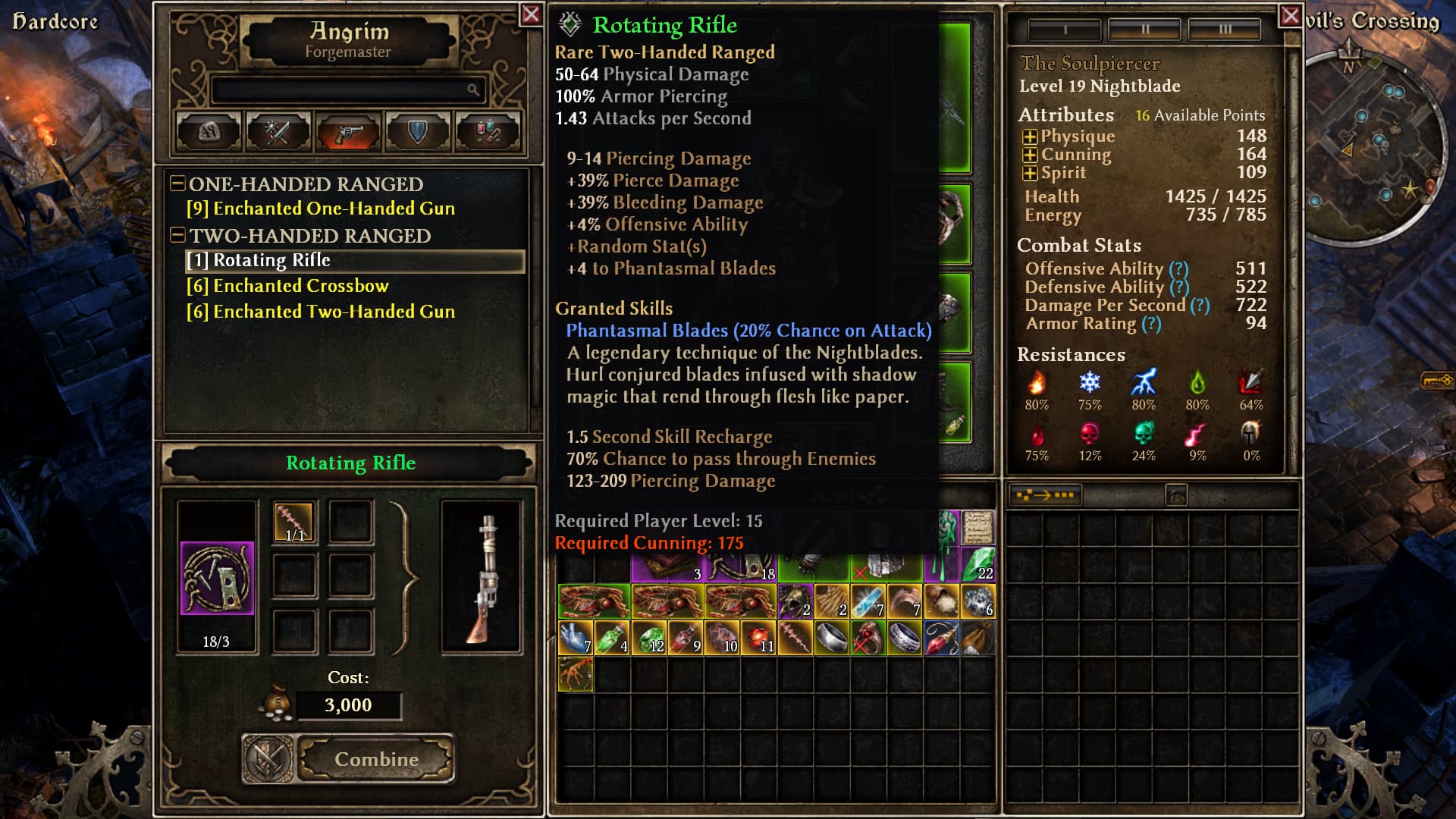Pick the red potion stack of 9
Viewport: 1456px width, 819px height.
point(686,638)
